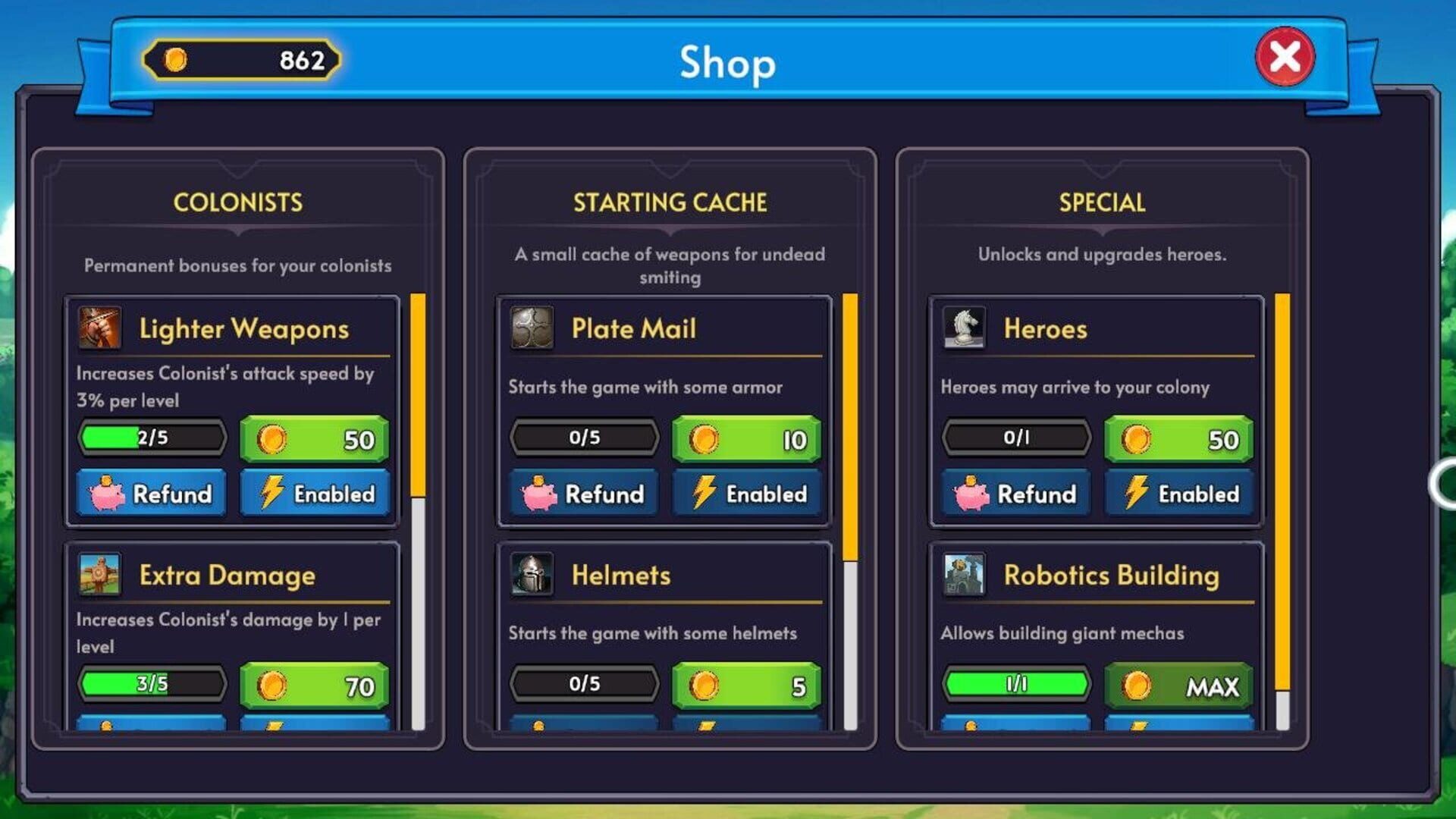This screenshot has width=1456, height=819.
Task: Click the Robotics Building icon
Action: [964, 576]
